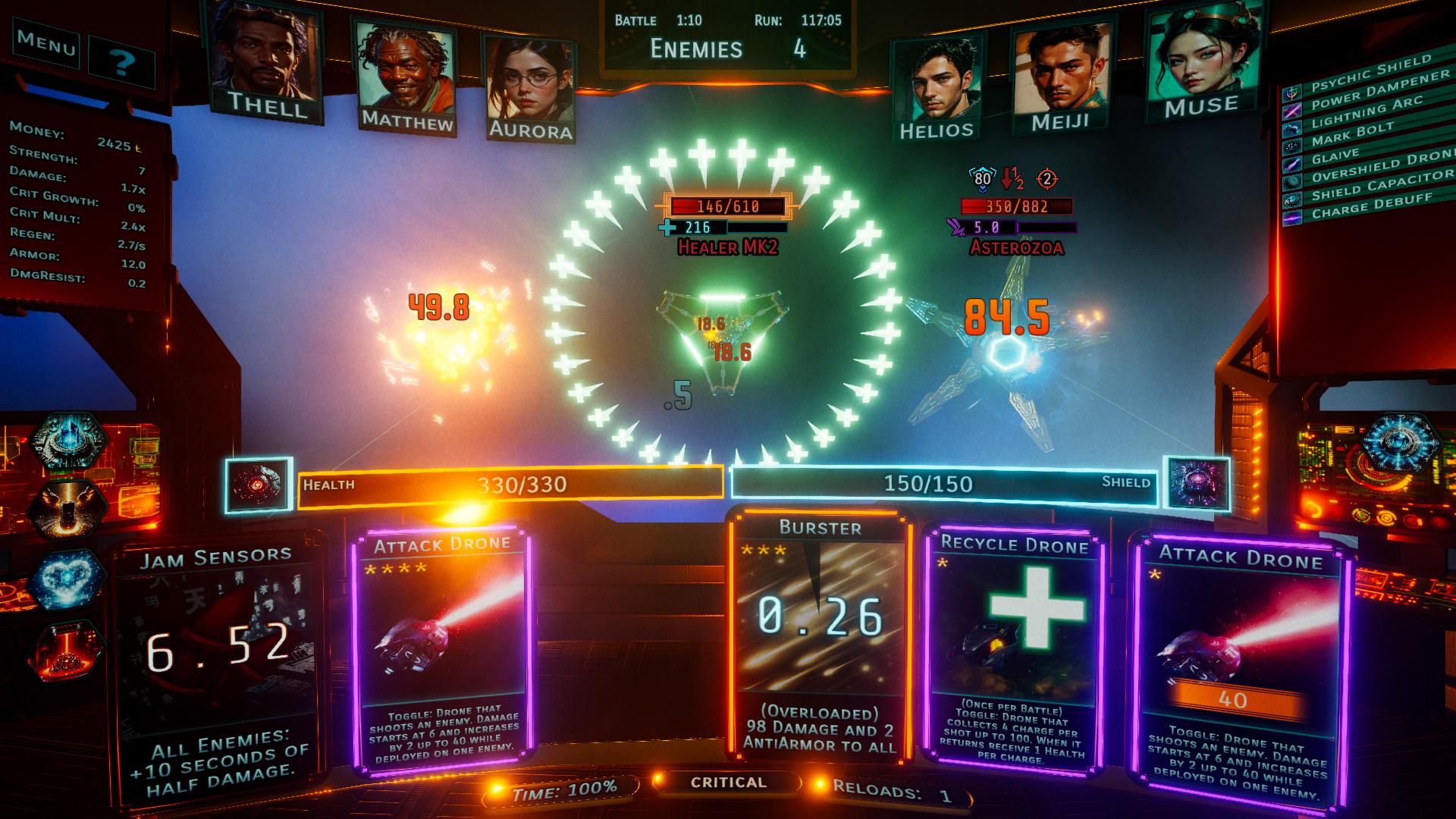Toggle the four-star Attack Drone card
Viewport: 1456px width, 819px height.
(x=442, y=652)
